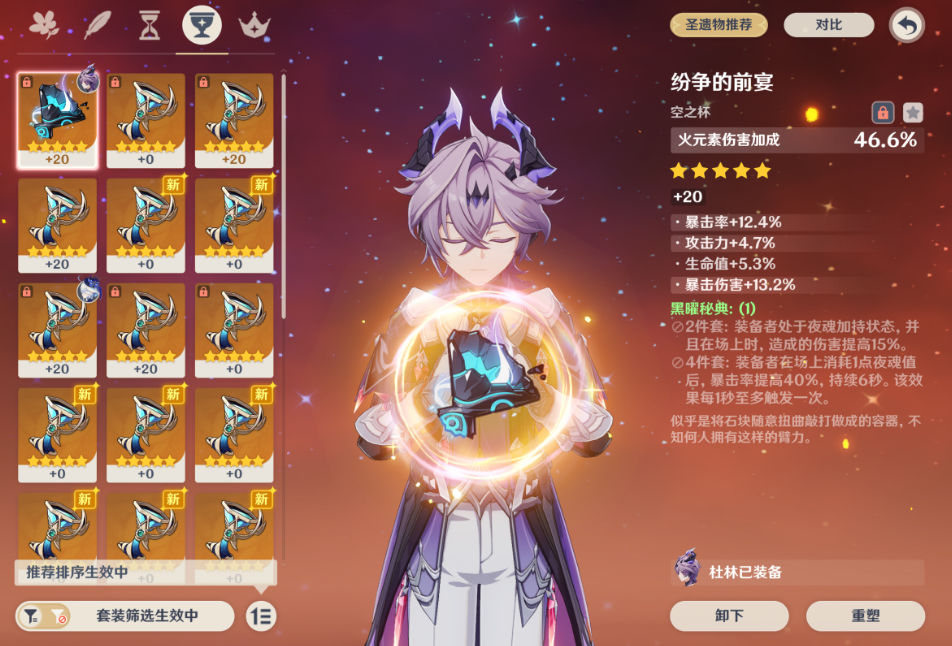Select the goblet artifact tab

coord(202,26)
